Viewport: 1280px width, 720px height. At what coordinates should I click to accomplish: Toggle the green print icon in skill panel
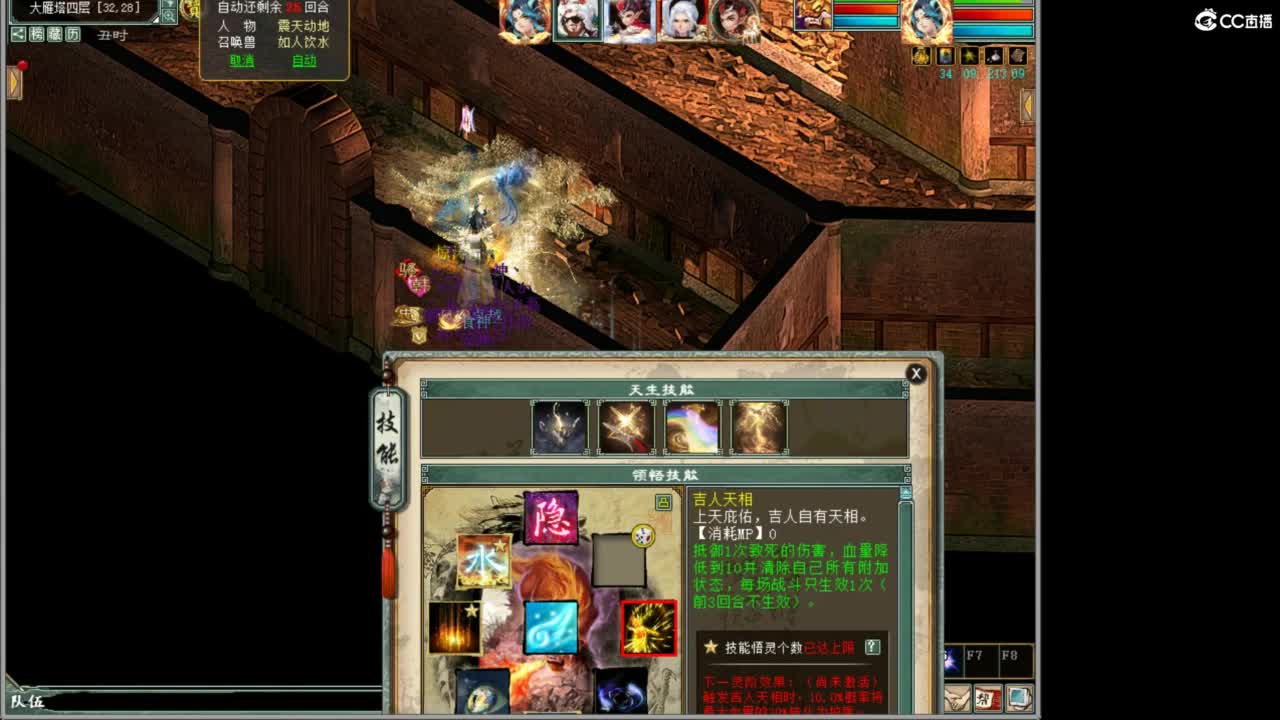[x=663, y=501]
